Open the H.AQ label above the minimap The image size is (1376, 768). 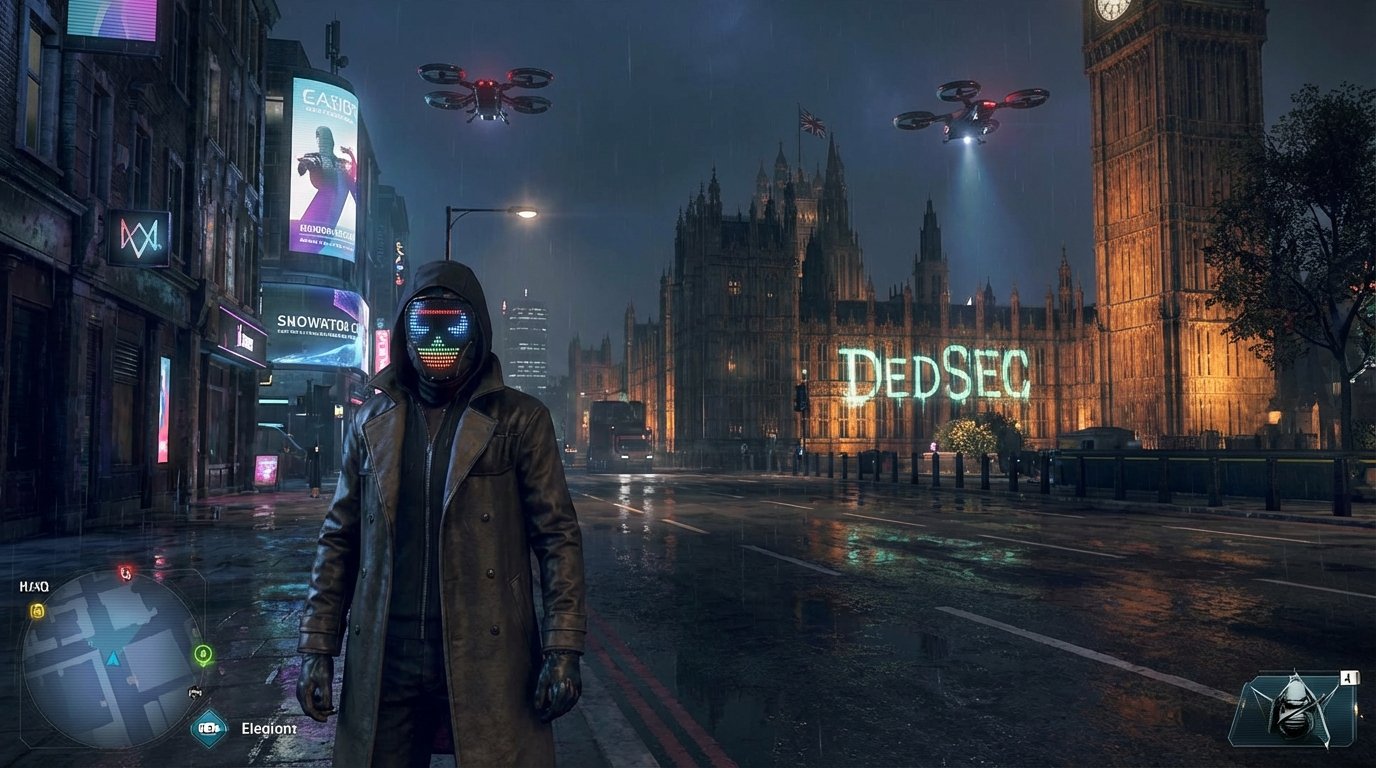tap(33, 585)
